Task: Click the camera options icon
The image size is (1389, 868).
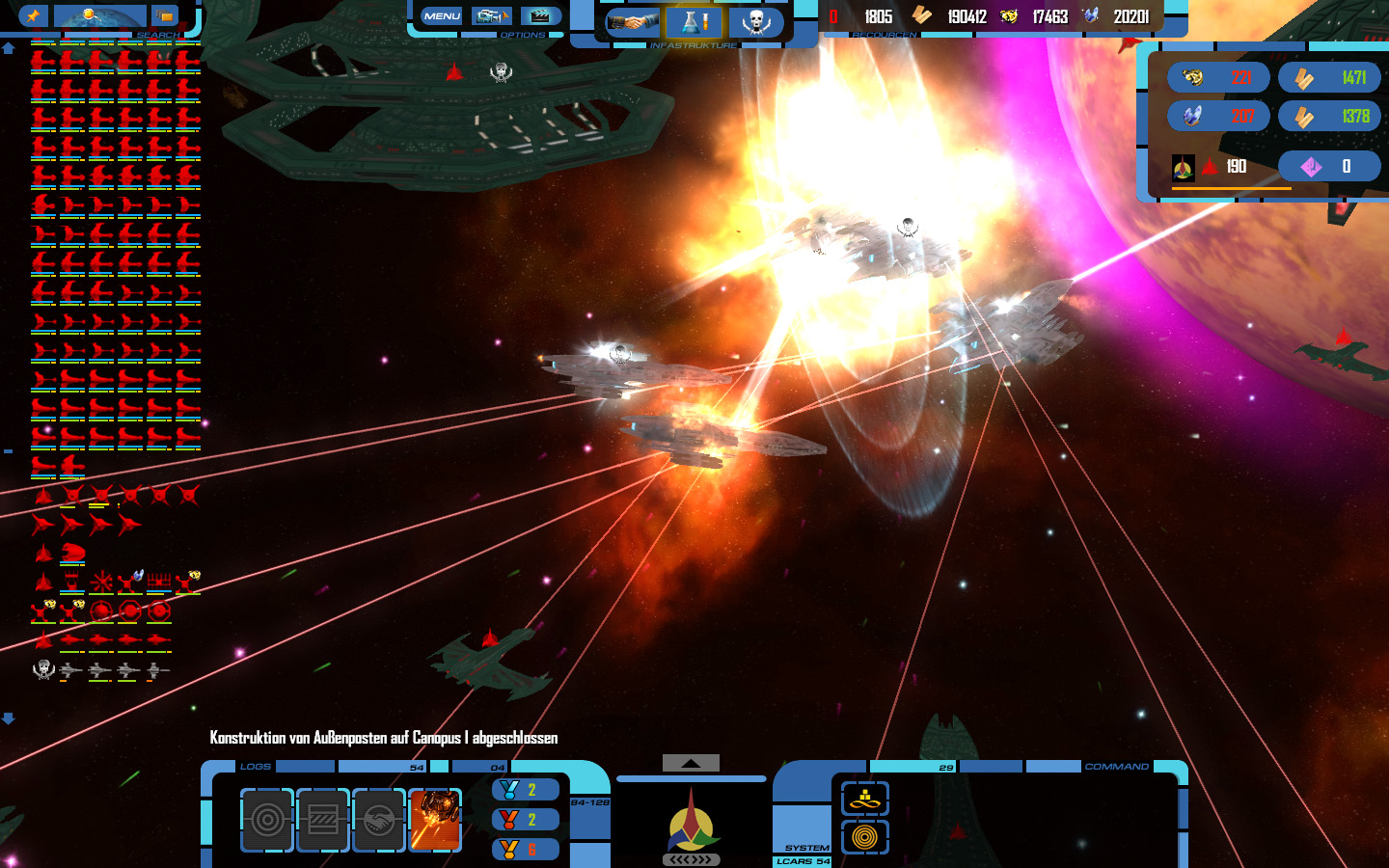Action: (491, 15)
